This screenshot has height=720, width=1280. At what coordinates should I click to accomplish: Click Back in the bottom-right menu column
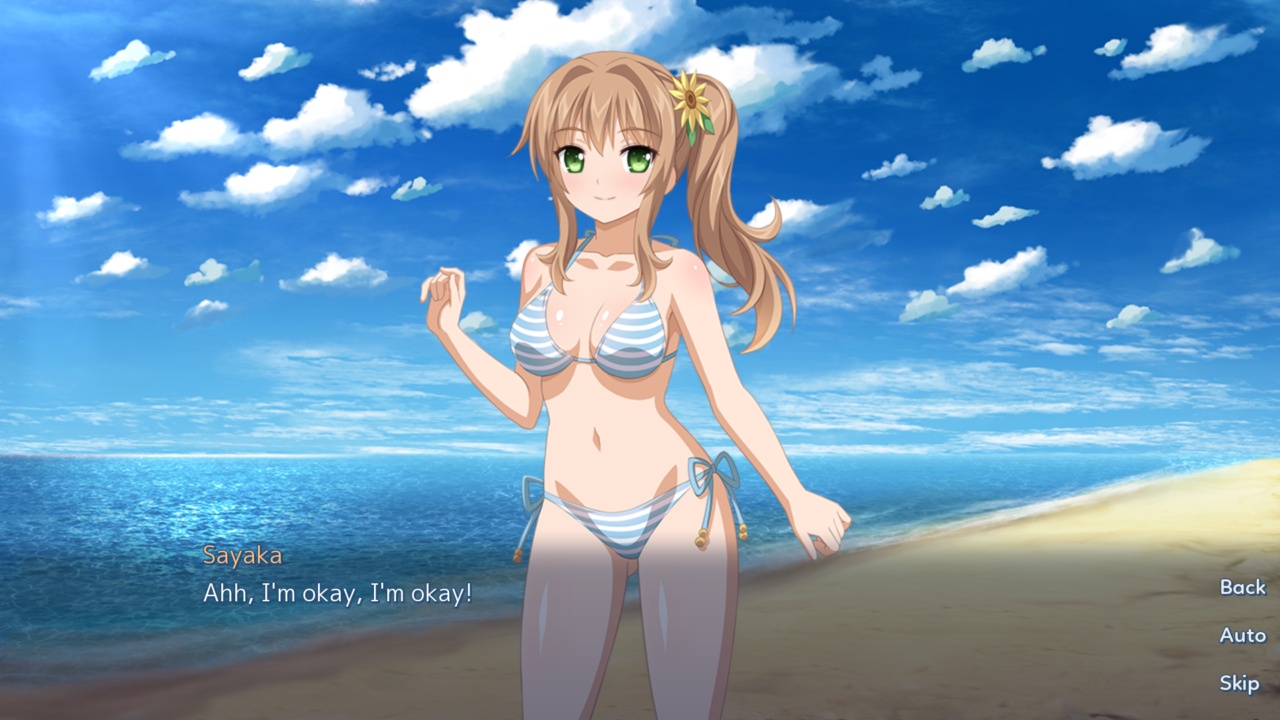[x=1242, y=587]
